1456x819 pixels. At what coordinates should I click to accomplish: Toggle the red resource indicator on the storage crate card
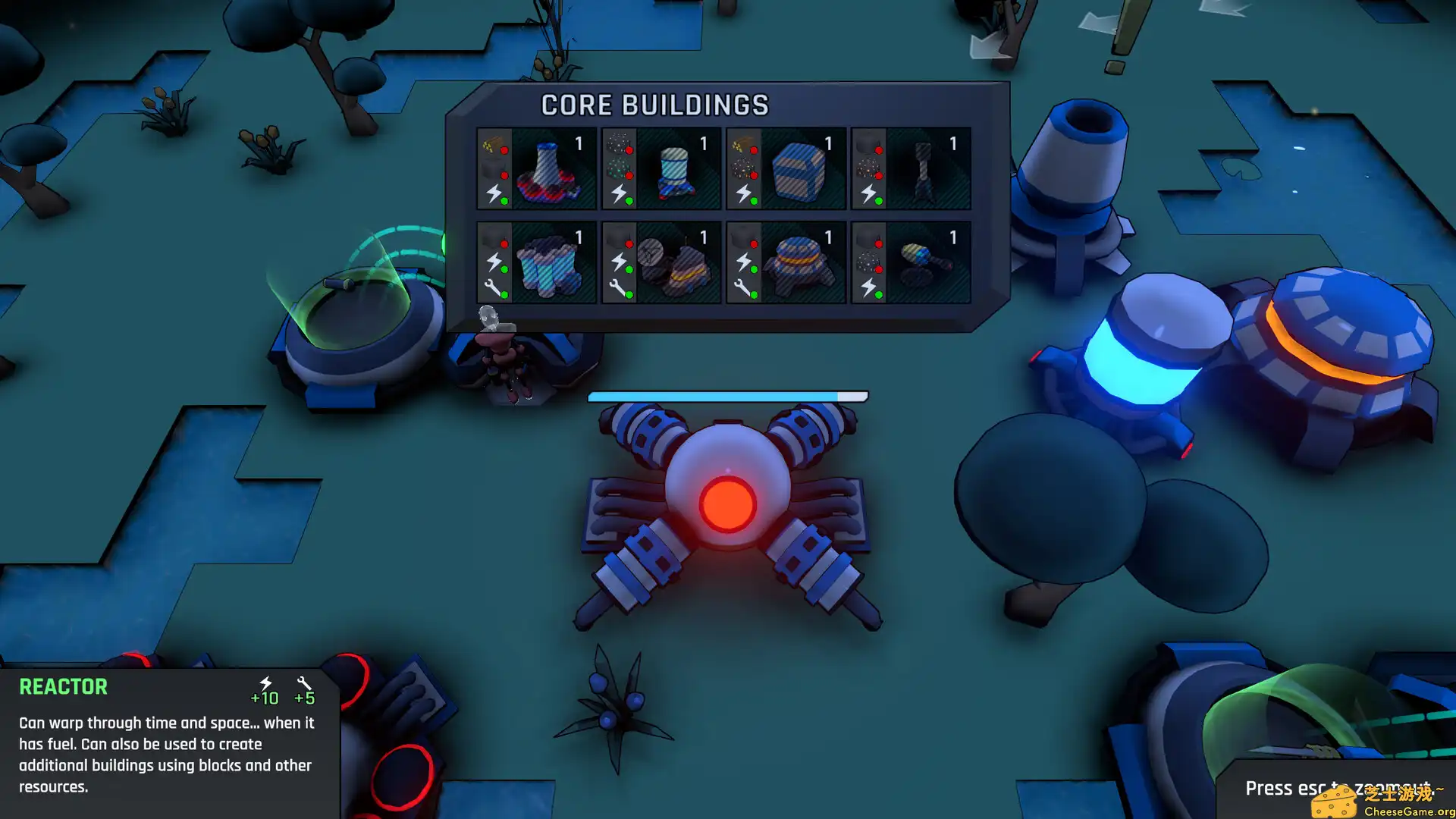coord(754,150)
